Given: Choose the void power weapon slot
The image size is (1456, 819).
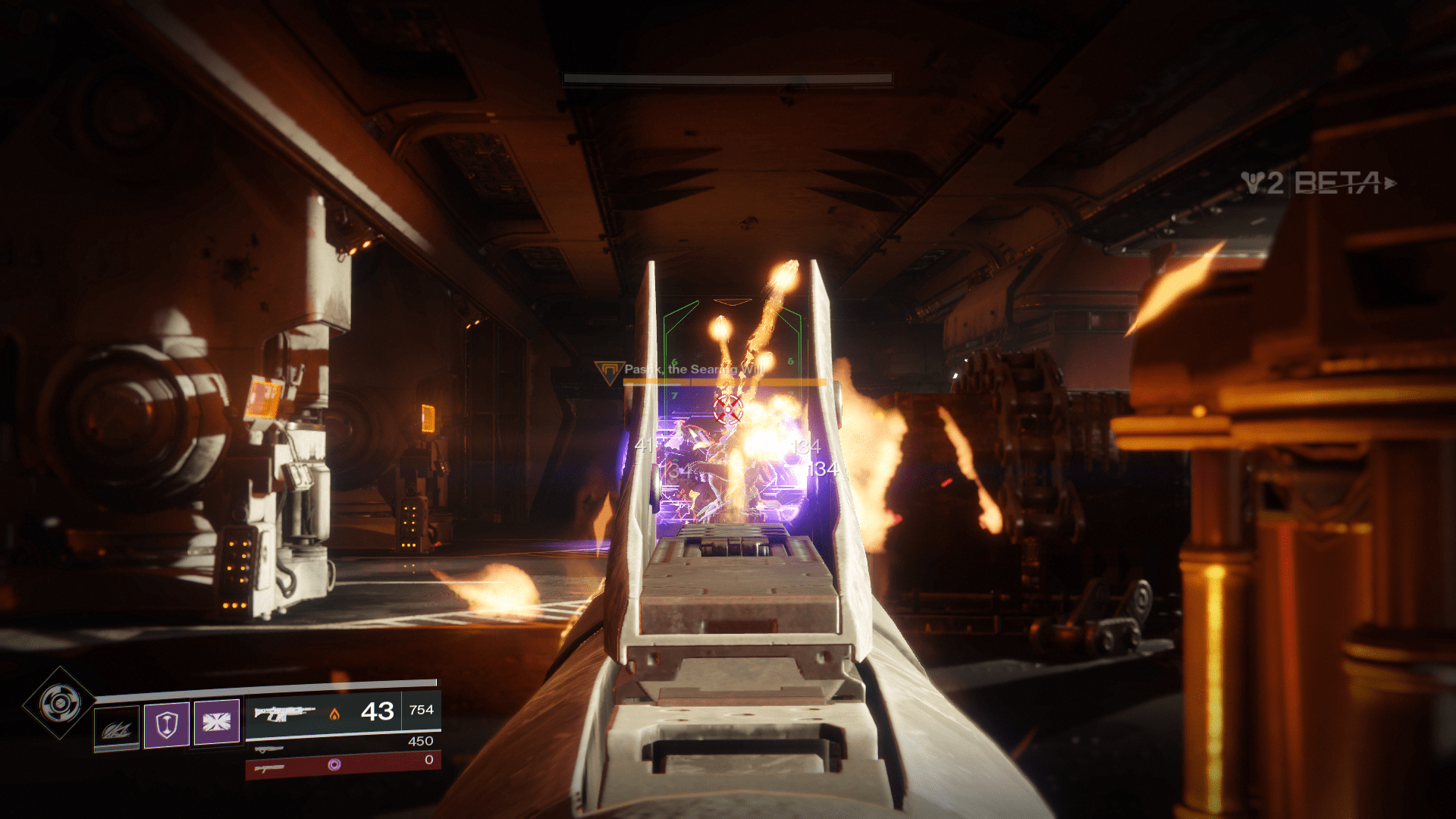Looking at the screenshot, I should 343,766.
